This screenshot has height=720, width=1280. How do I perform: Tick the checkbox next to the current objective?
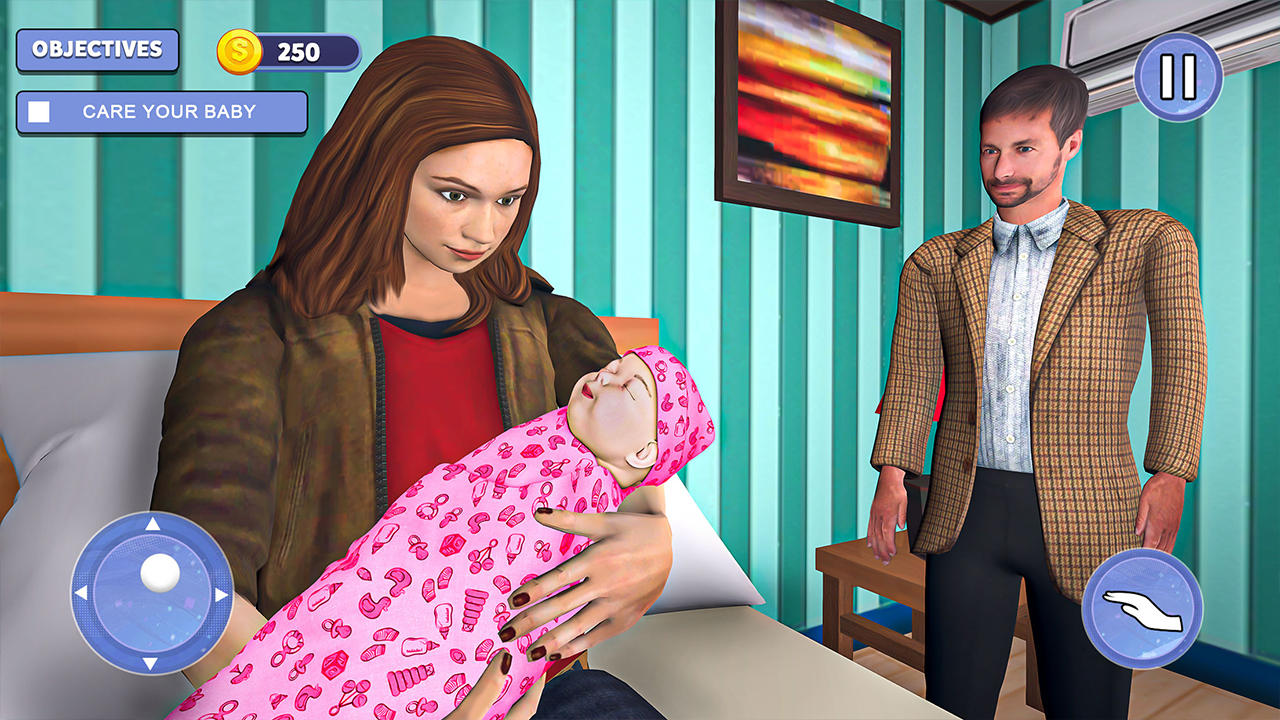tap(38, 113)
